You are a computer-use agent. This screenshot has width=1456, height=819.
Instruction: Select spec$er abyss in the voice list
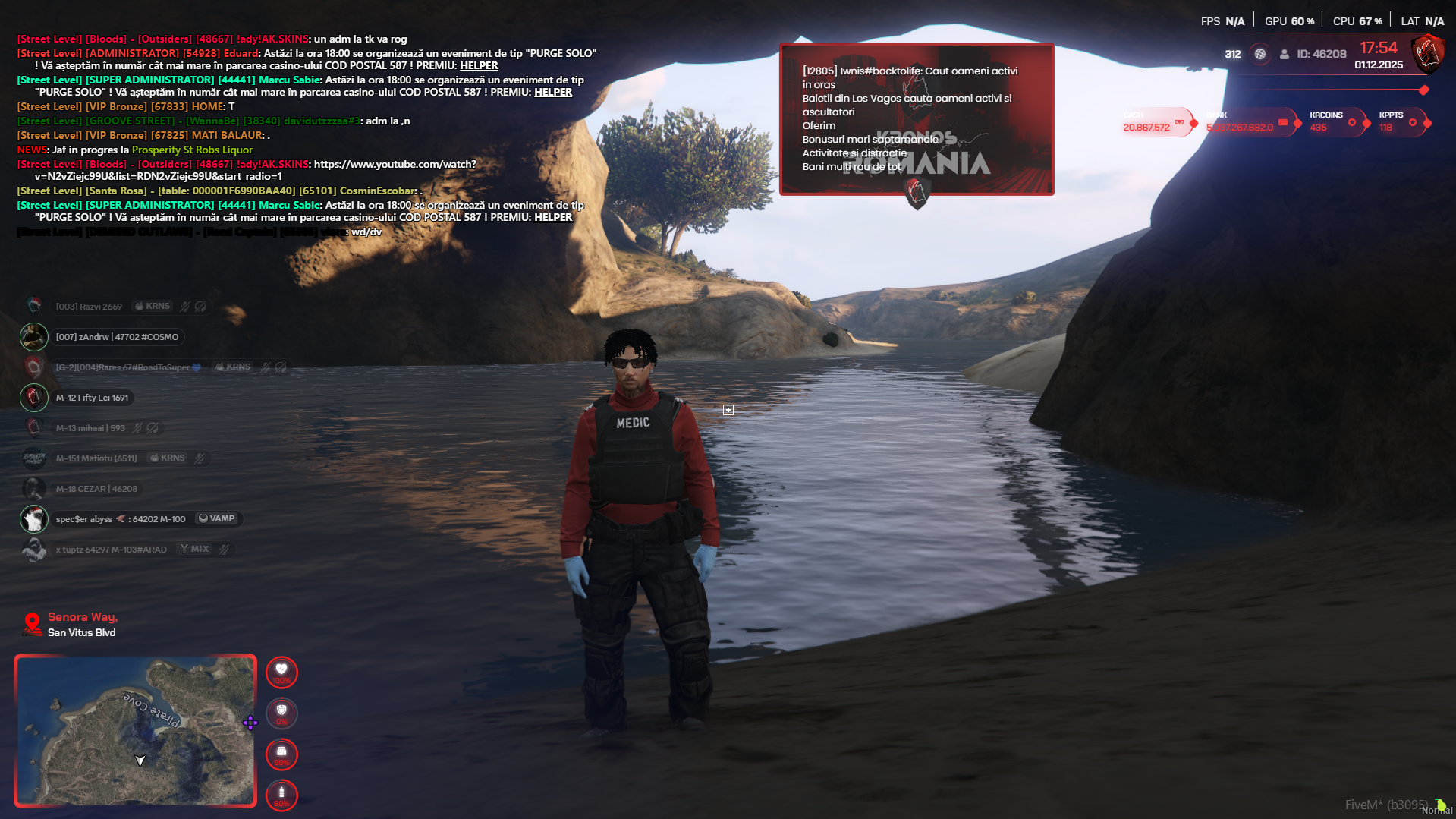(x=121, y=519)
